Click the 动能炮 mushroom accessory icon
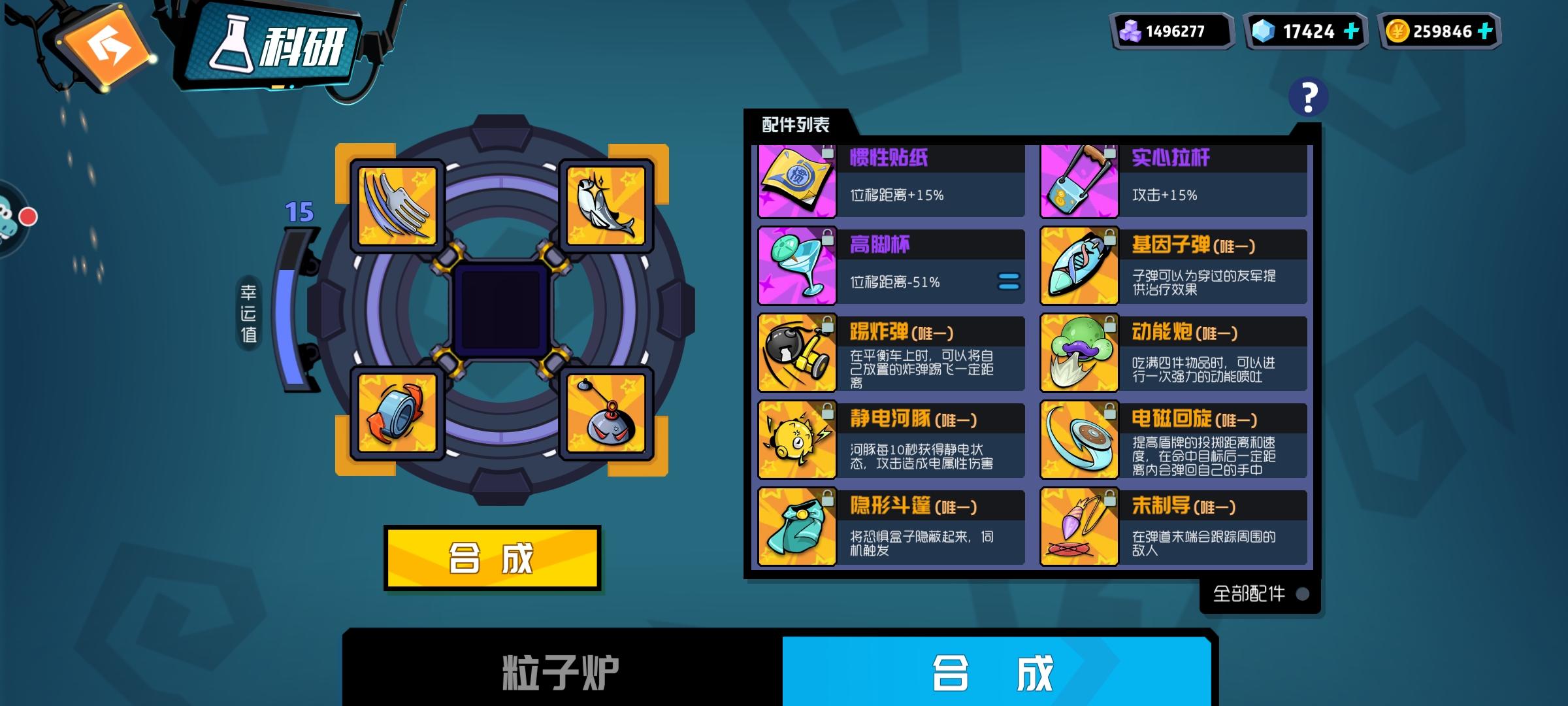 pyautogui.click(x=1078, y=352)
